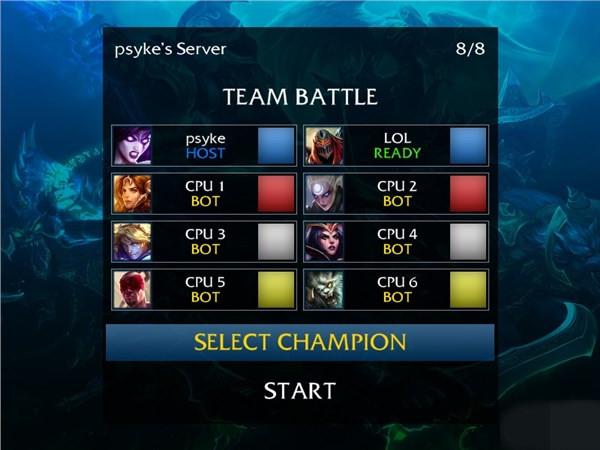Screen dimensions: 600x450
Task: Click the blue team swatch beside LOL
Action: click(x=468, y=145)
